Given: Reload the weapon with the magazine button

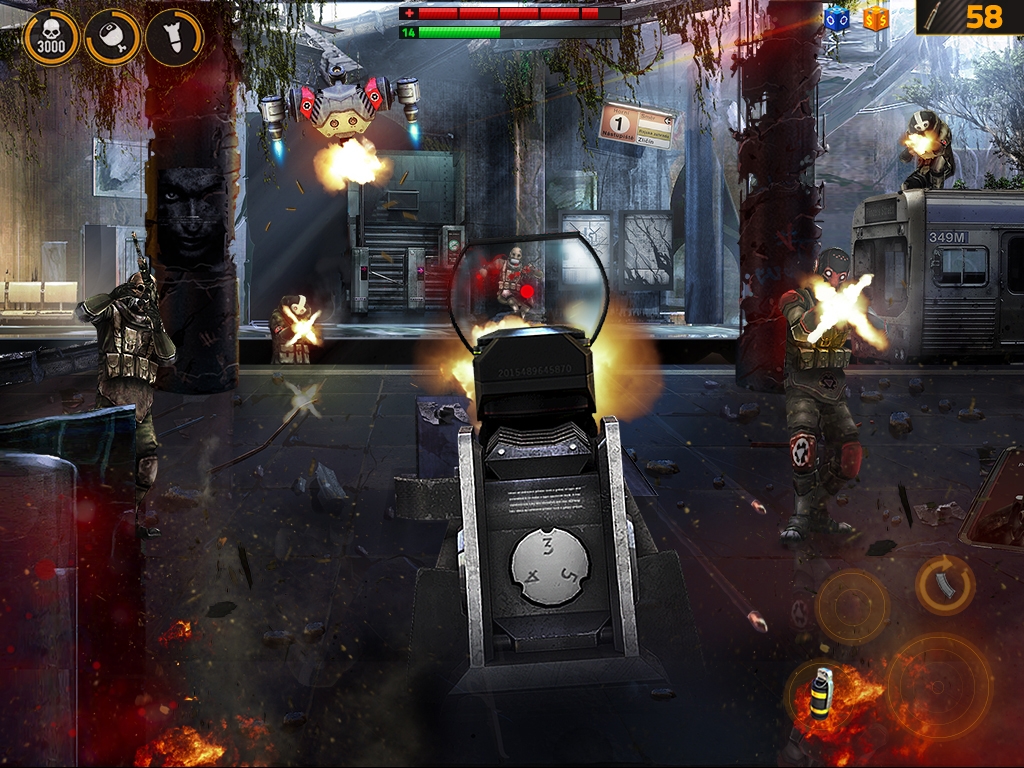Looking at the screenshot, I should (945, 585).
